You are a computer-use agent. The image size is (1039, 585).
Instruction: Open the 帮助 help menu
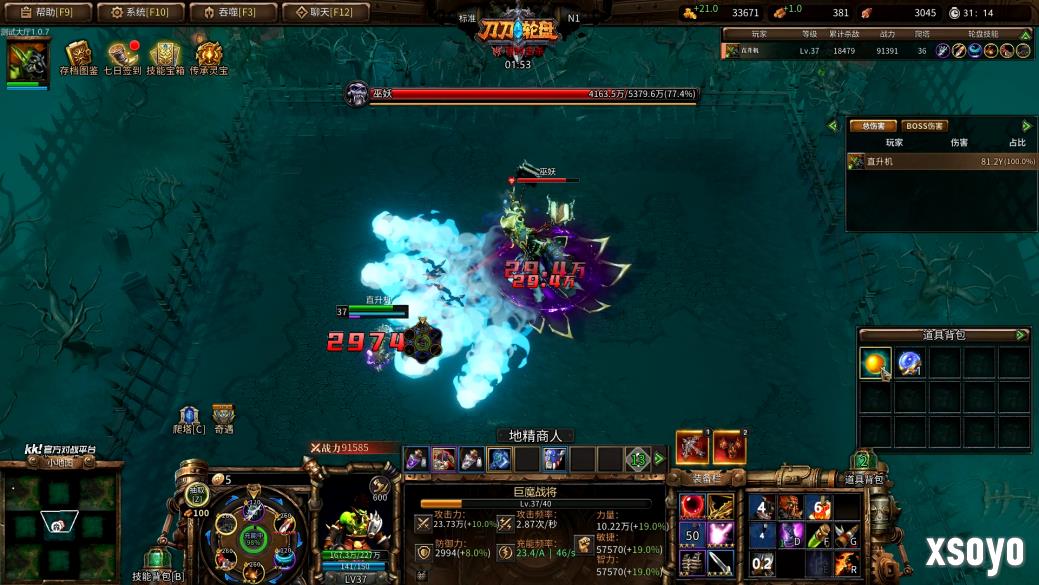48,12
